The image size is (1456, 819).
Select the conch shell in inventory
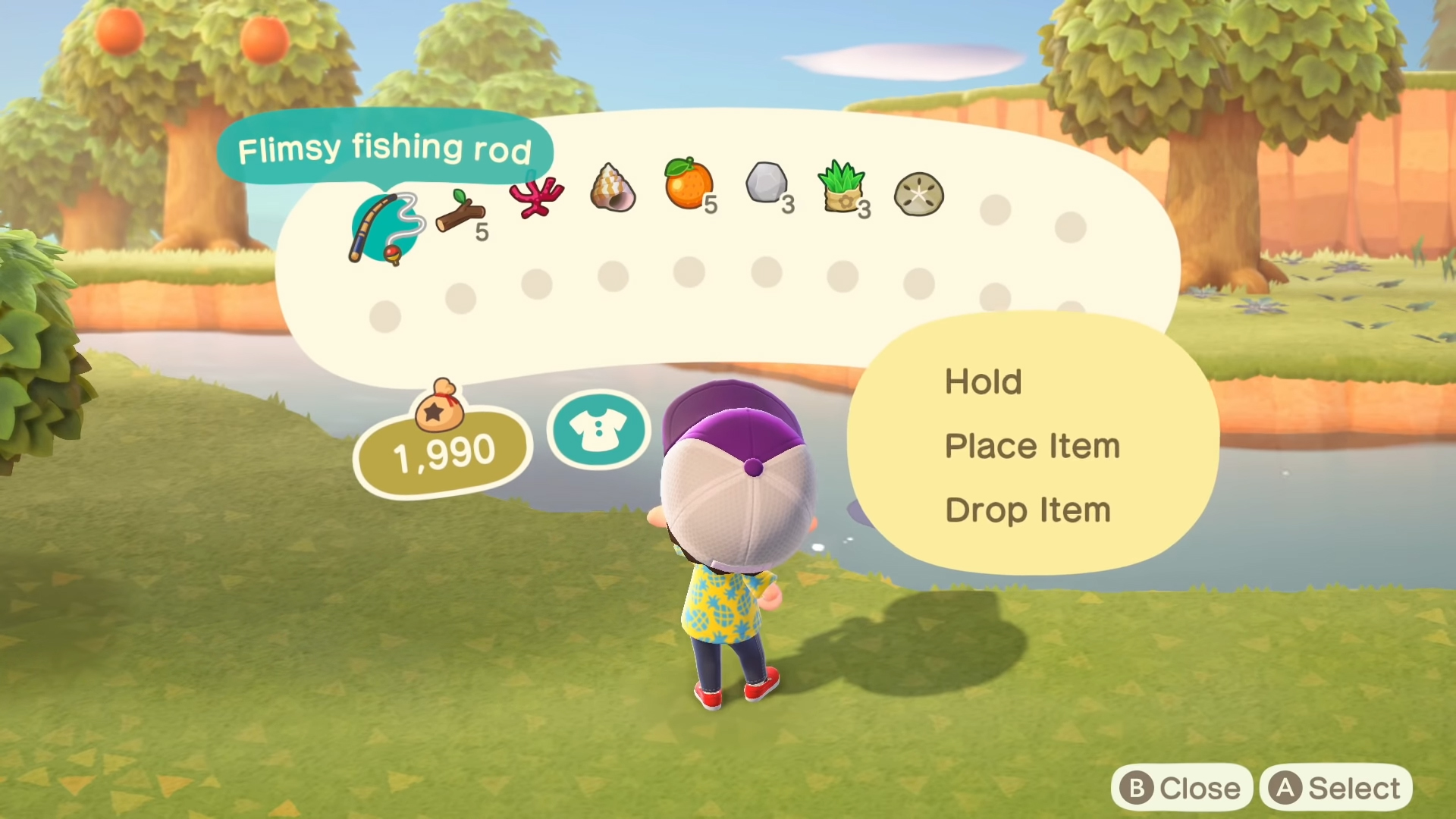click(613, 190)
